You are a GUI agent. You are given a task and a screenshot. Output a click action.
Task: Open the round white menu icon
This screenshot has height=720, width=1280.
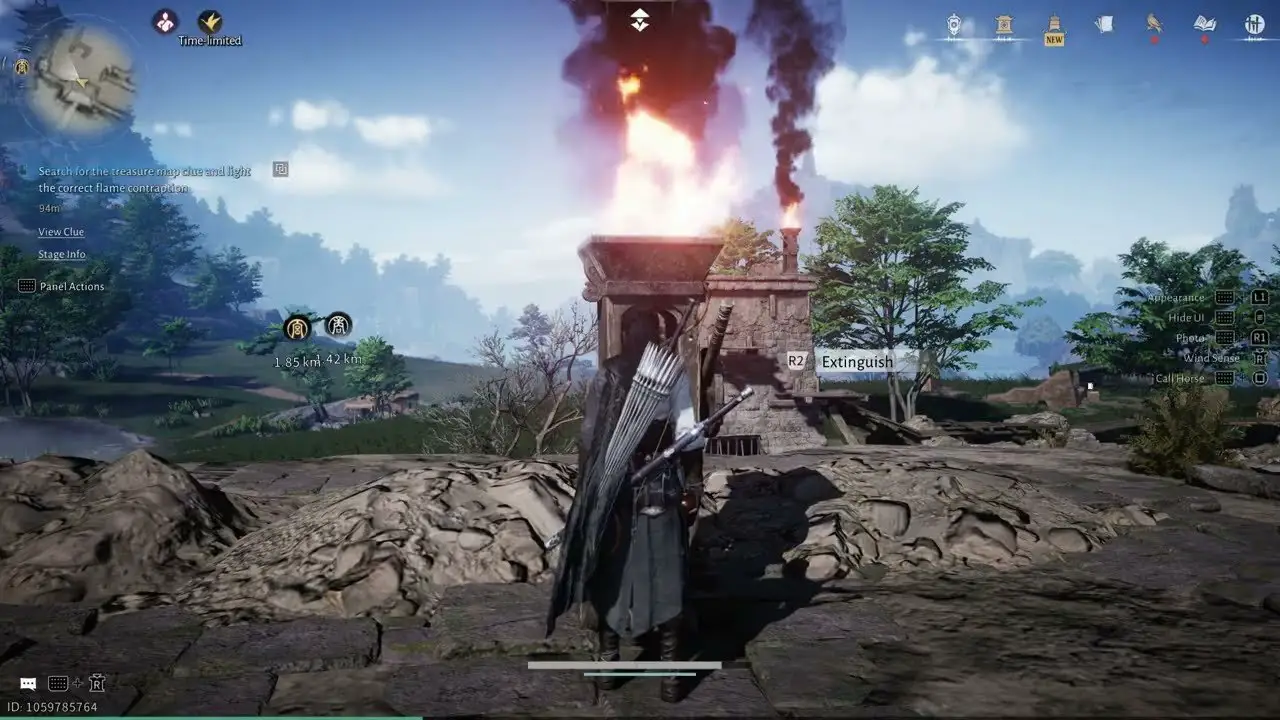[1254, 25]
